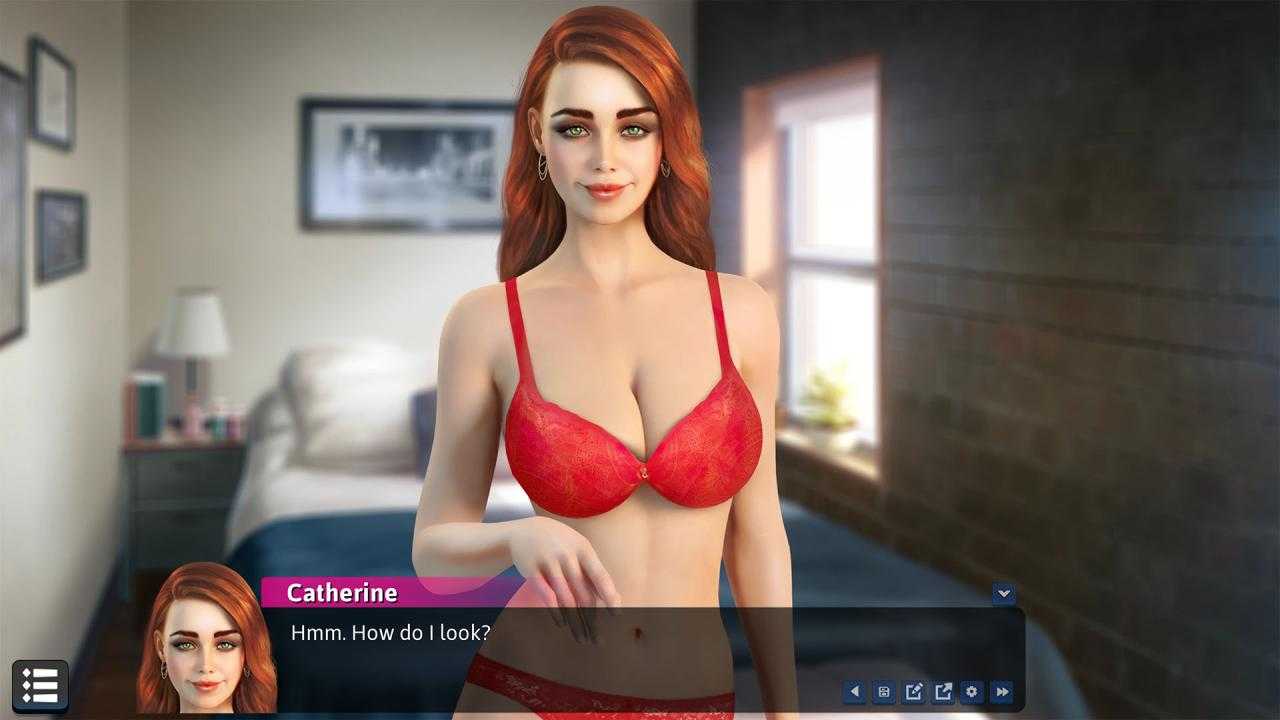The height and width of the screenshot is (720, 1280).
Task: Hide the dialogue box with the chevron
Action: click(x=1003, y=593)
